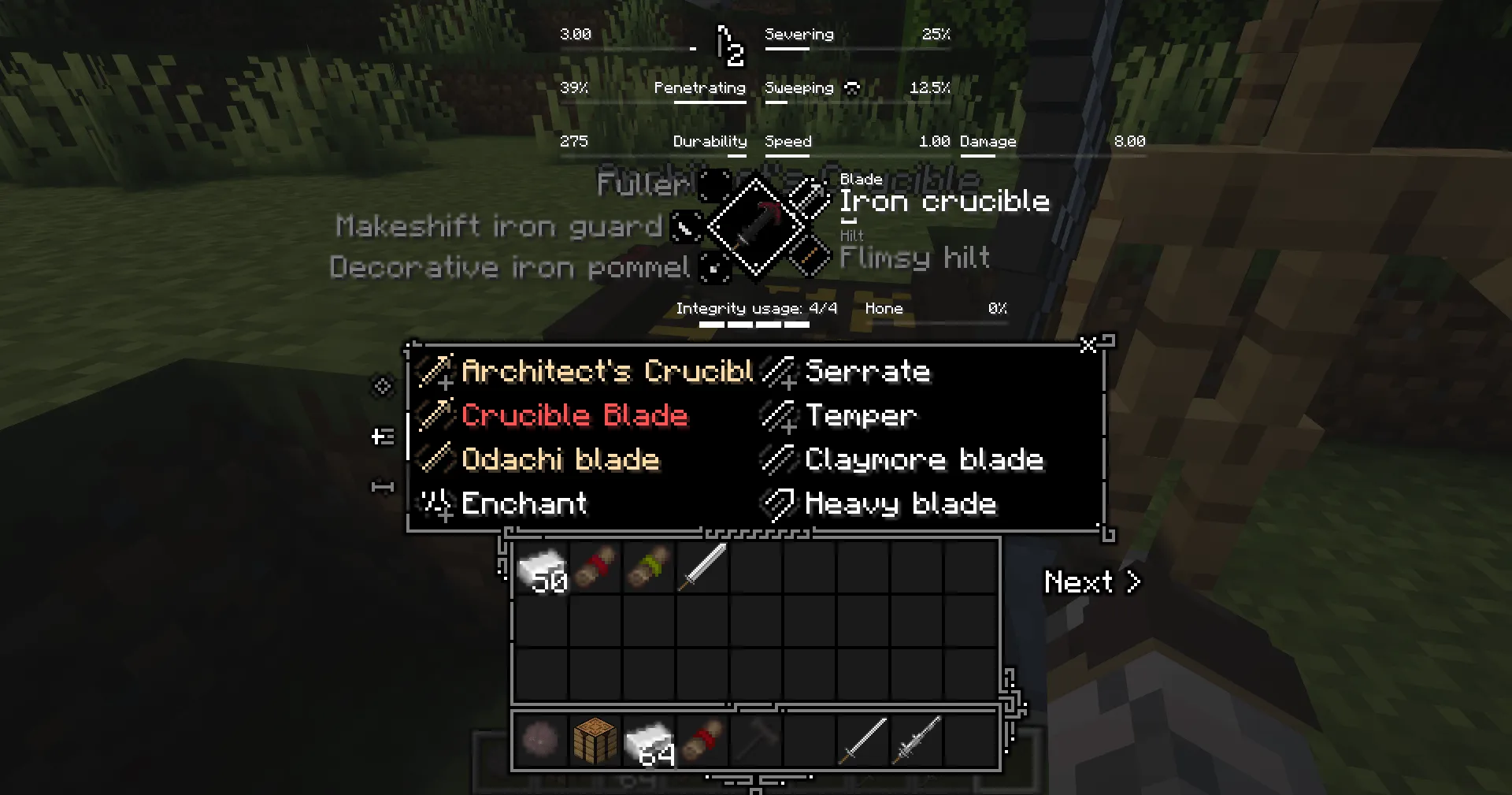The image size is (1512, 795).
Task: Open the Decorative iron pommel slot
Action: point(713,268)
